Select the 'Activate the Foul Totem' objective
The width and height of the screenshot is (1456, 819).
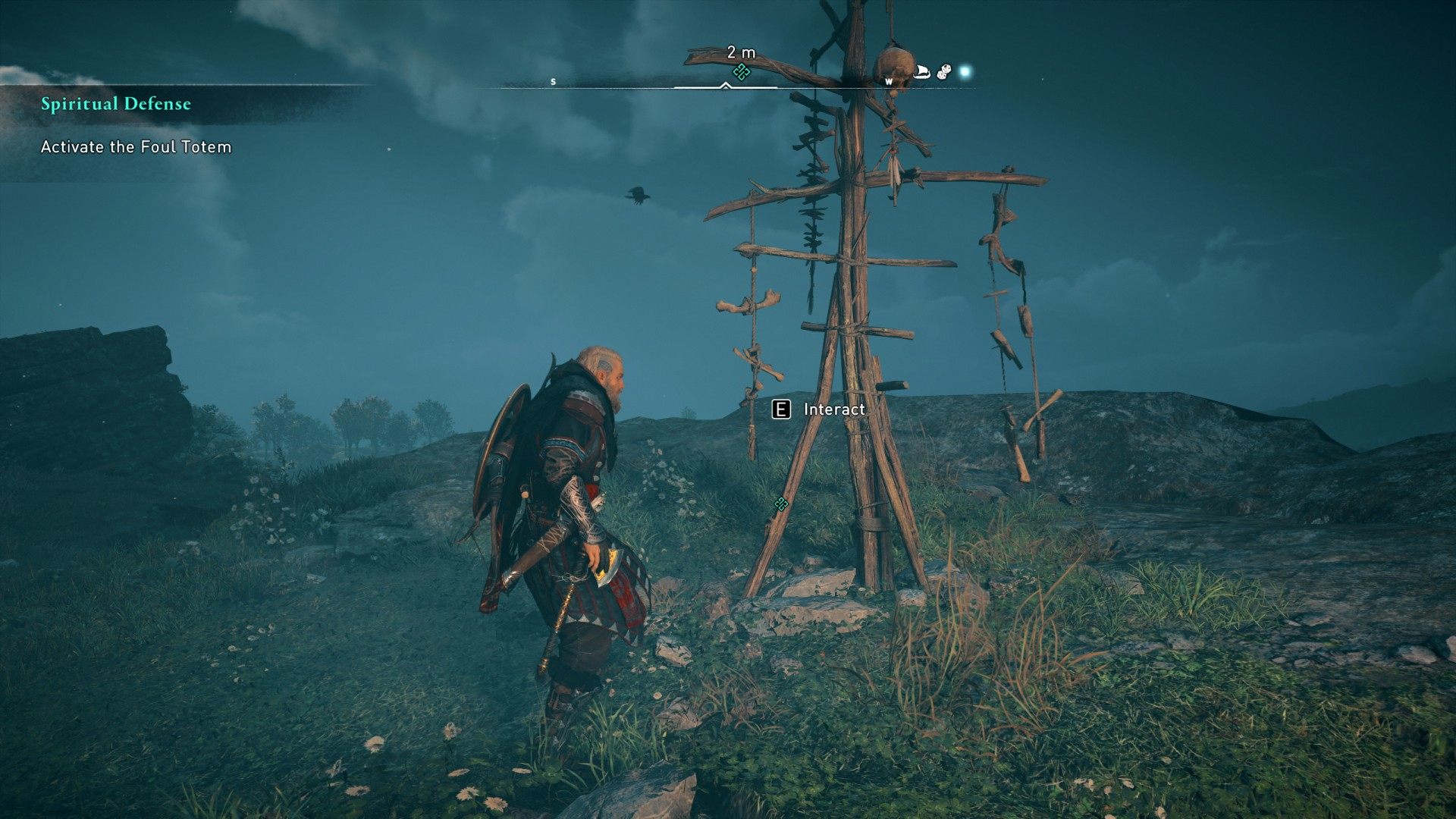click(136, 147)
